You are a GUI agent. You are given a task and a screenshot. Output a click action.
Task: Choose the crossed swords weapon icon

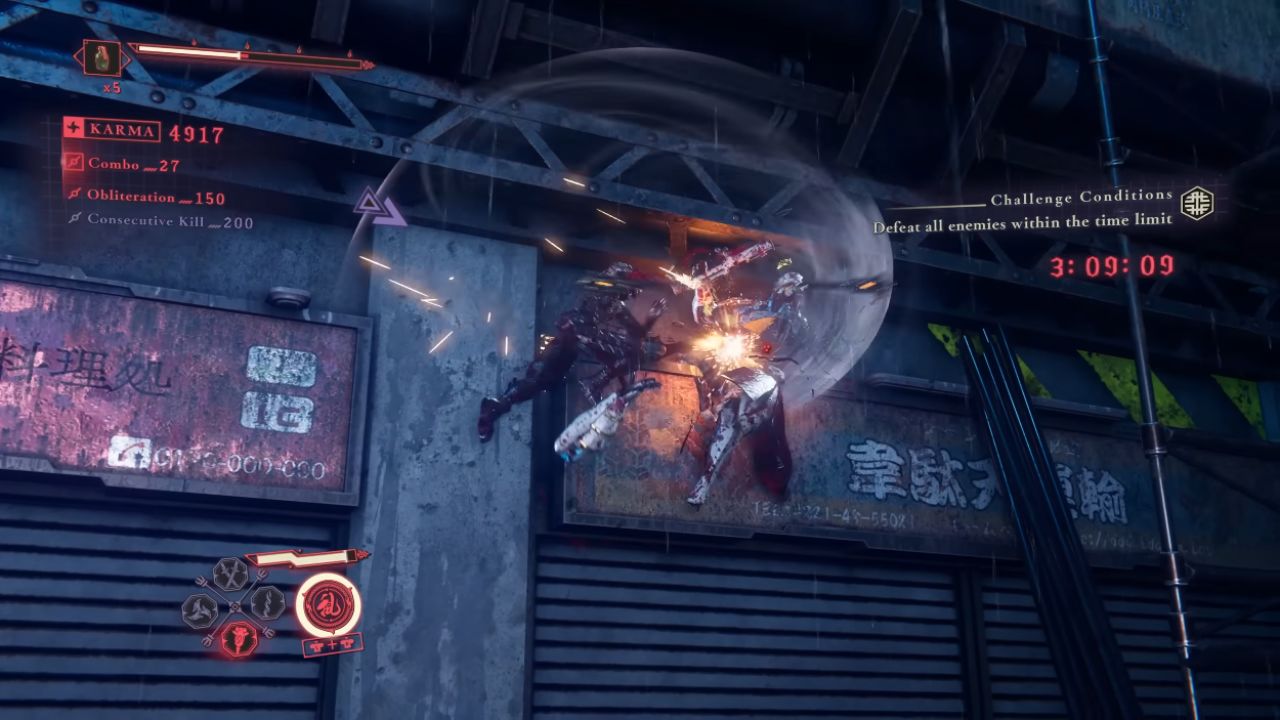(231, 574)
